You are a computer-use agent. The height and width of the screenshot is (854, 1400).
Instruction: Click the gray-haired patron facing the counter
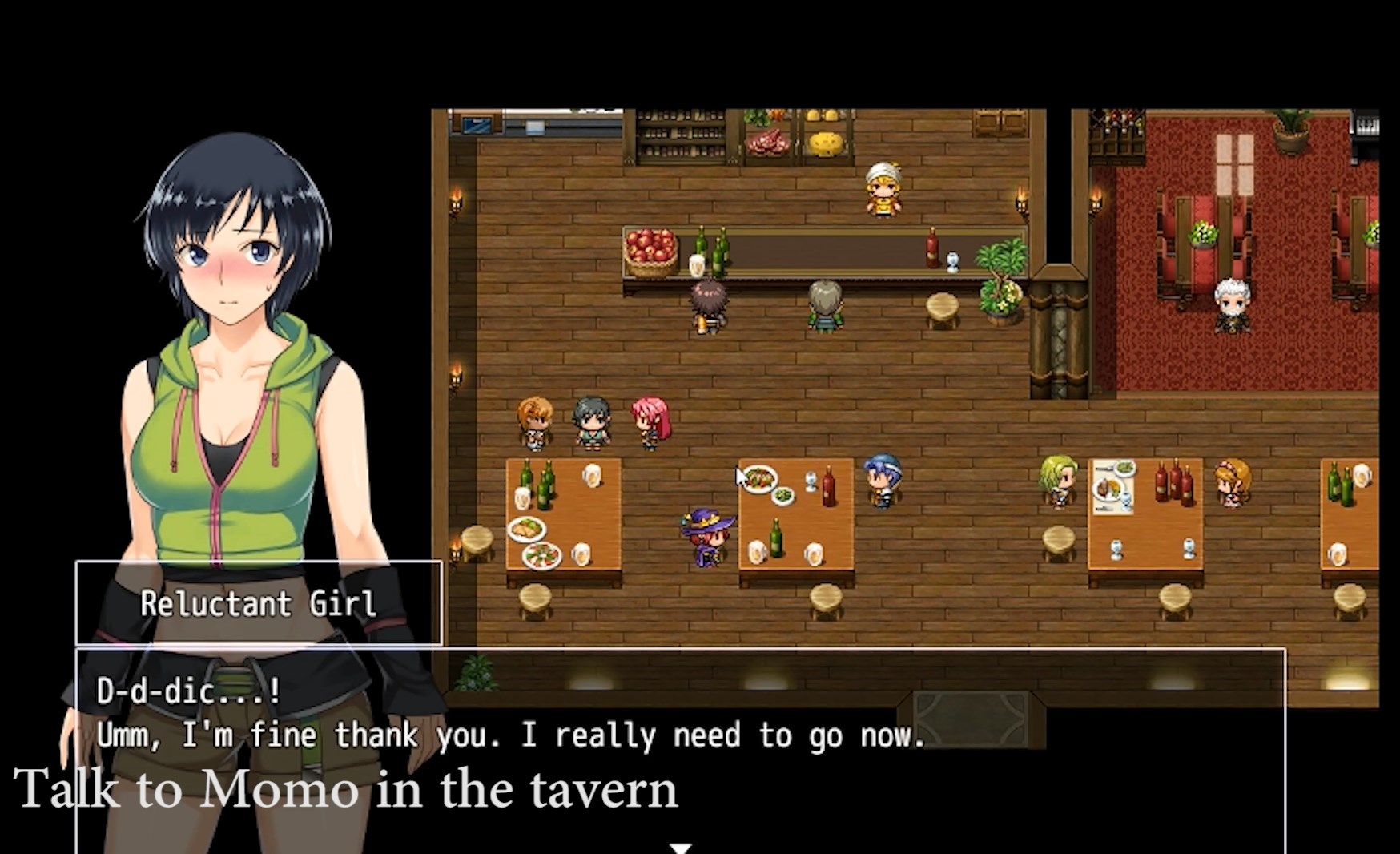coord(825,308)
